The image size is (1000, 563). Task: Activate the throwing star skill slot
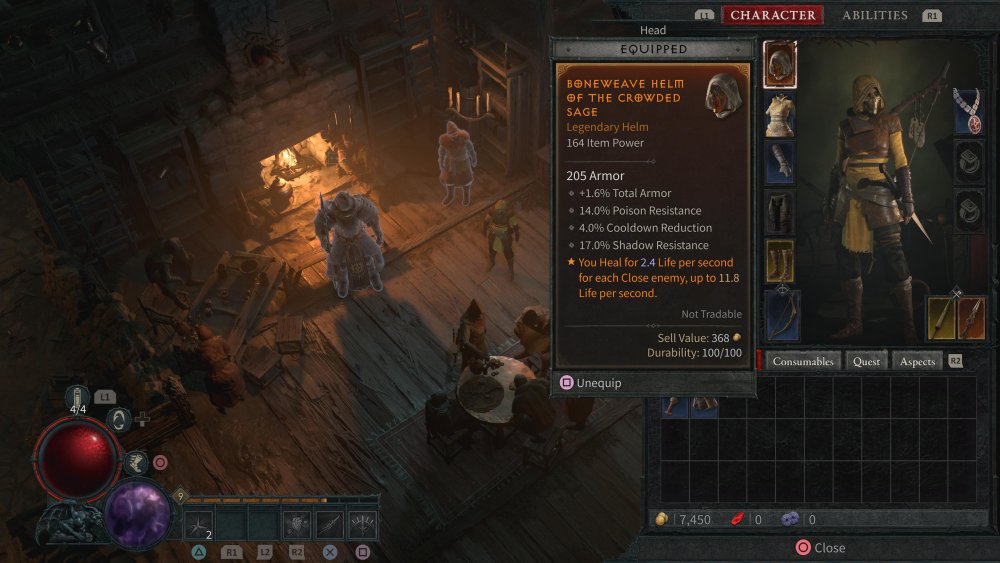click(x=199, y=523)
